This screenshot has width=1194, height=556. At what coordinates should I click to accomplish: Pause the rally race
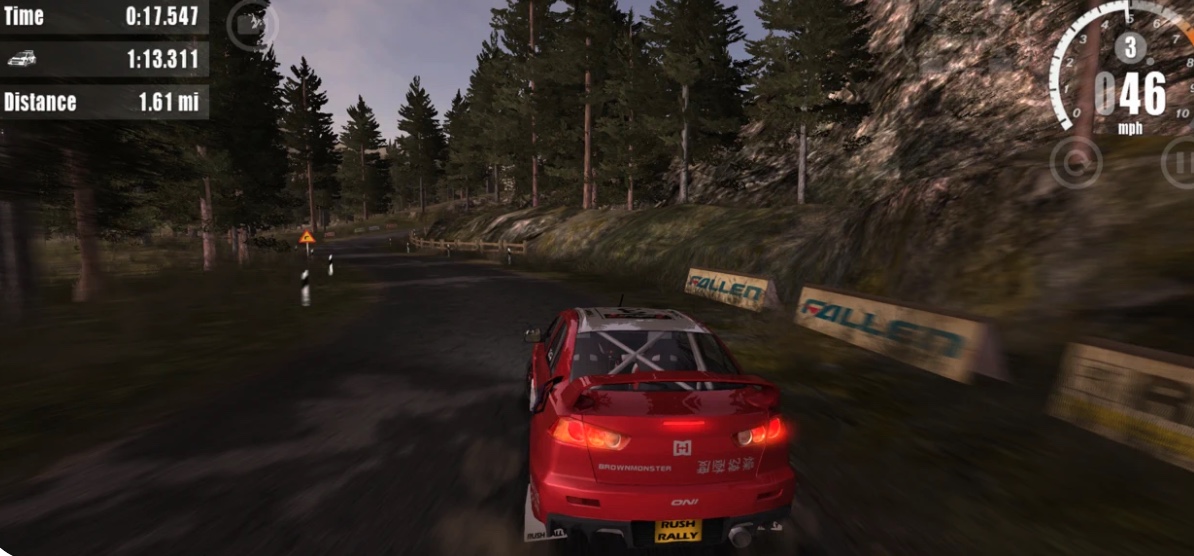(x=1181, y=162)
